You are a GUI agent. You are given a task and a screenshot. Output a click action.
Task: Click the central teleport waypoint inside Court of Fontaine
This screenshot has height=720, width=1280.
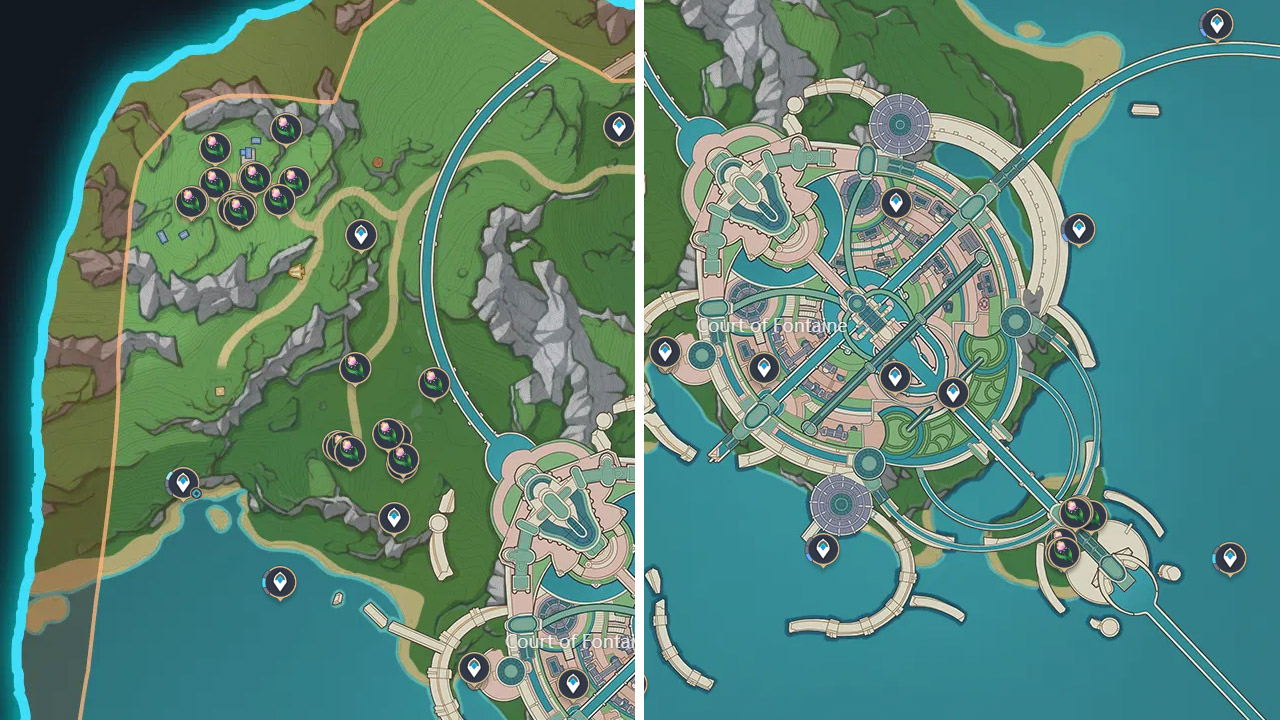pos(897,378)
